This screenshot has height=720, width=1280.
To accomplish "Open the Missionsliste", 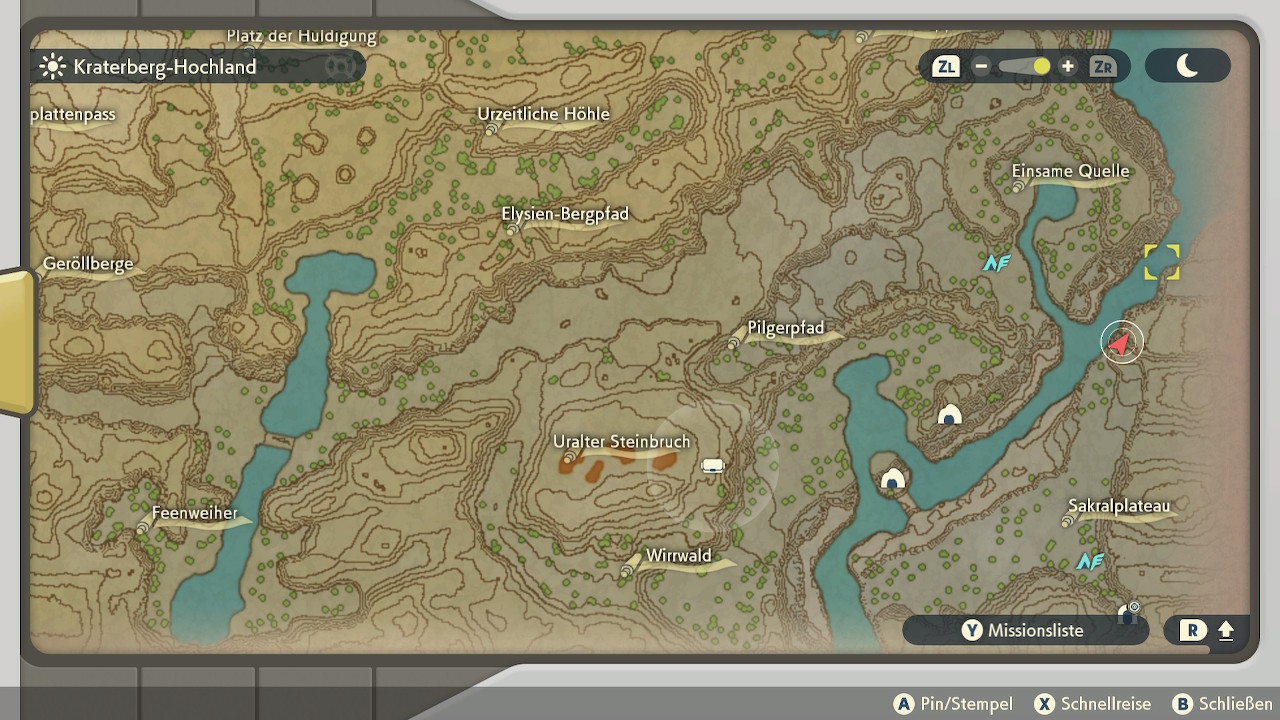I will coord(1024,630).
